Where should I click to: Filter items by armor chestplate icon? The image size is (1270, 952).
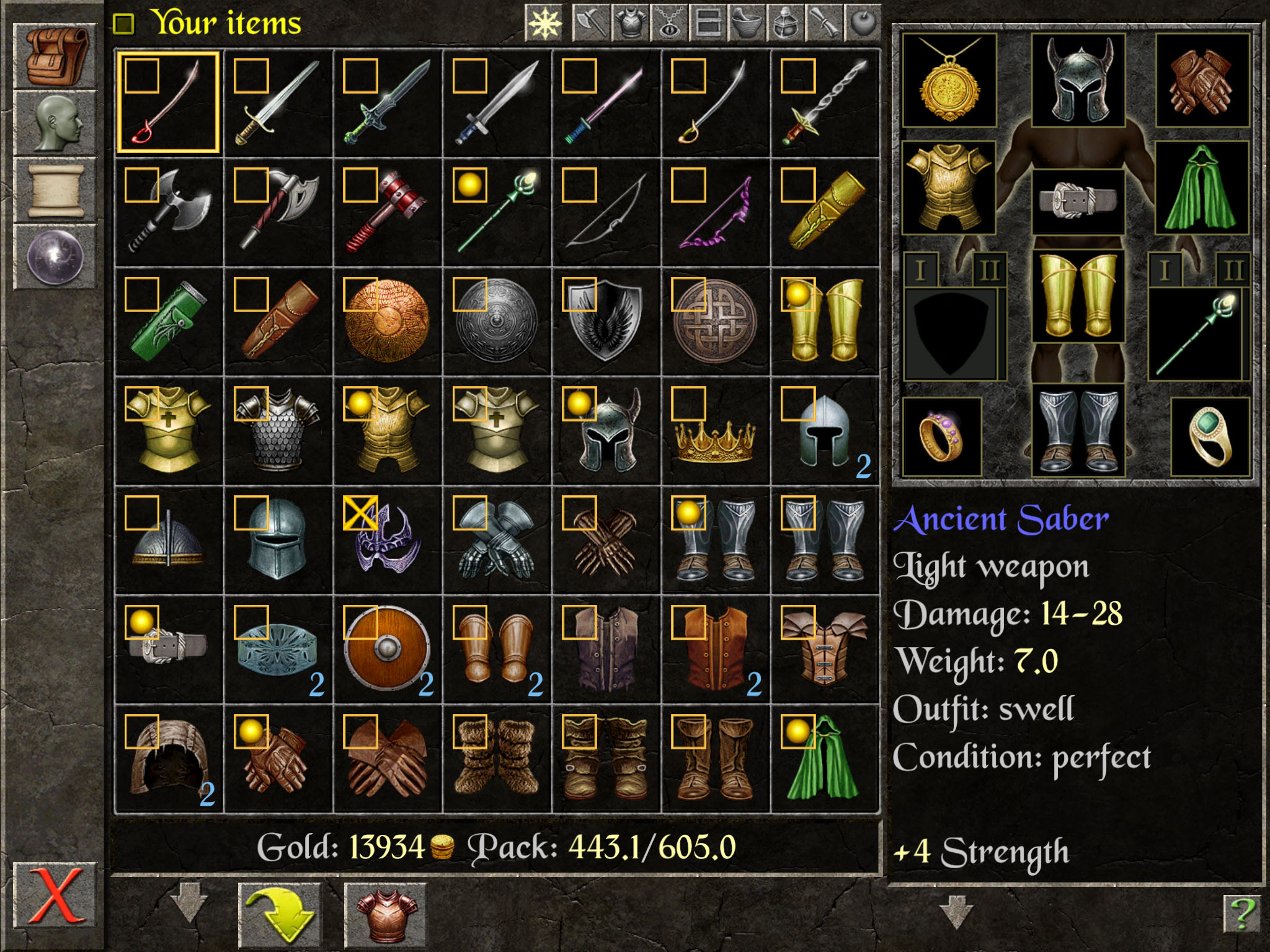629,24
